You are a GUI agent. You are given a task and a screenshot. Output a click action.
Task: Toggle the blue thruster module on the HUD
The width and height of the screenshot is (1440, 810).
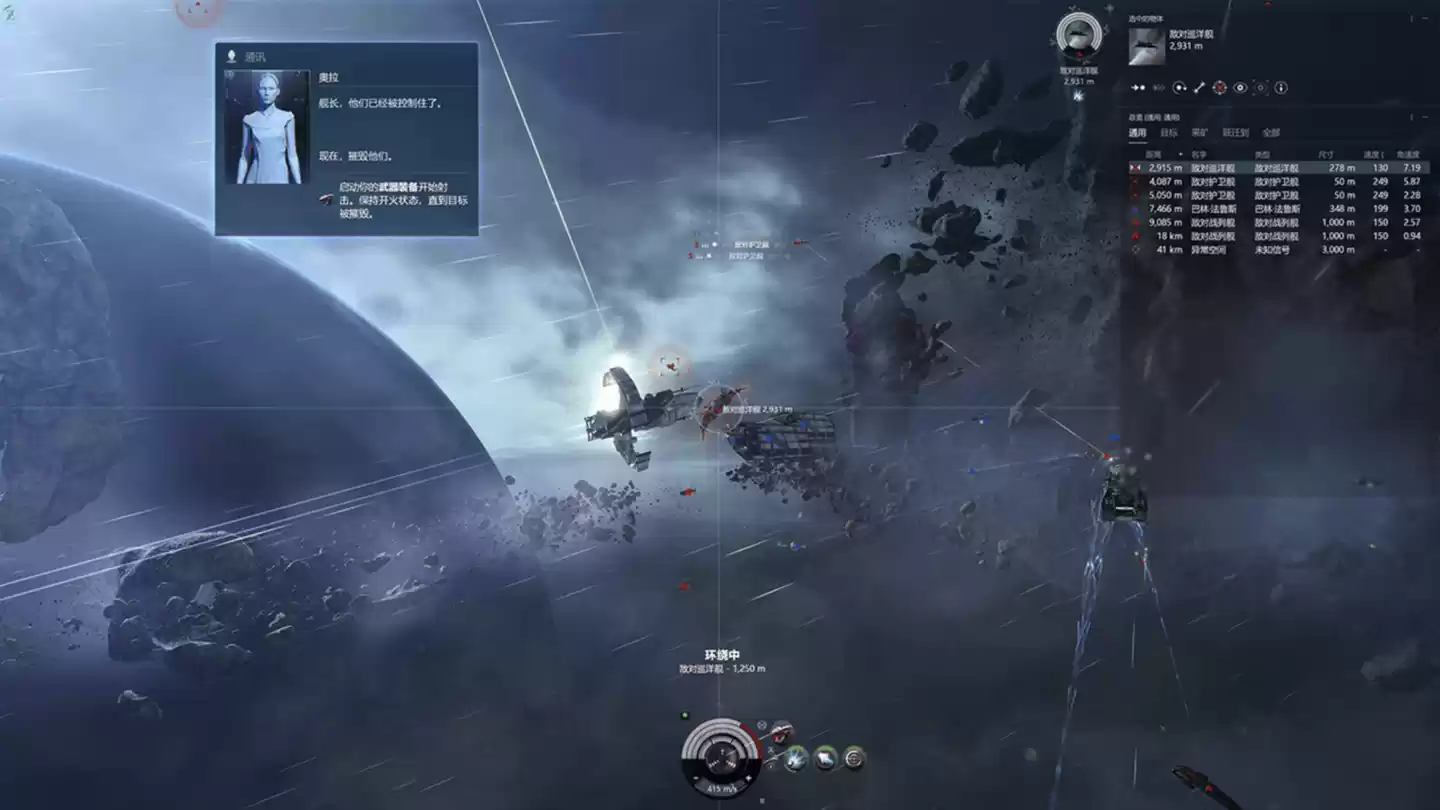(797, 758)
